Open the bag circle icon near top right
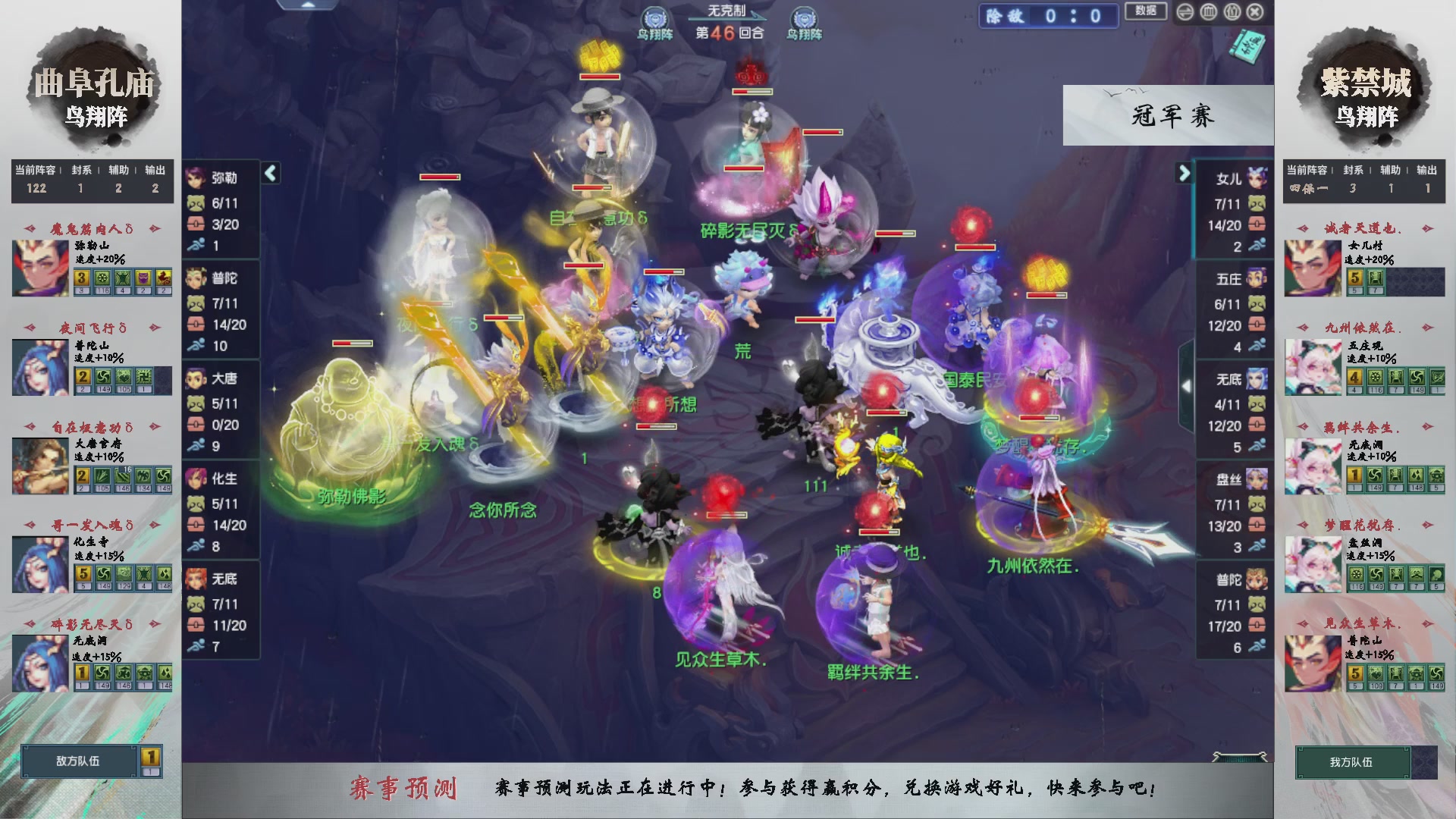1456x819 pixels. click(x=1232, y=11)
